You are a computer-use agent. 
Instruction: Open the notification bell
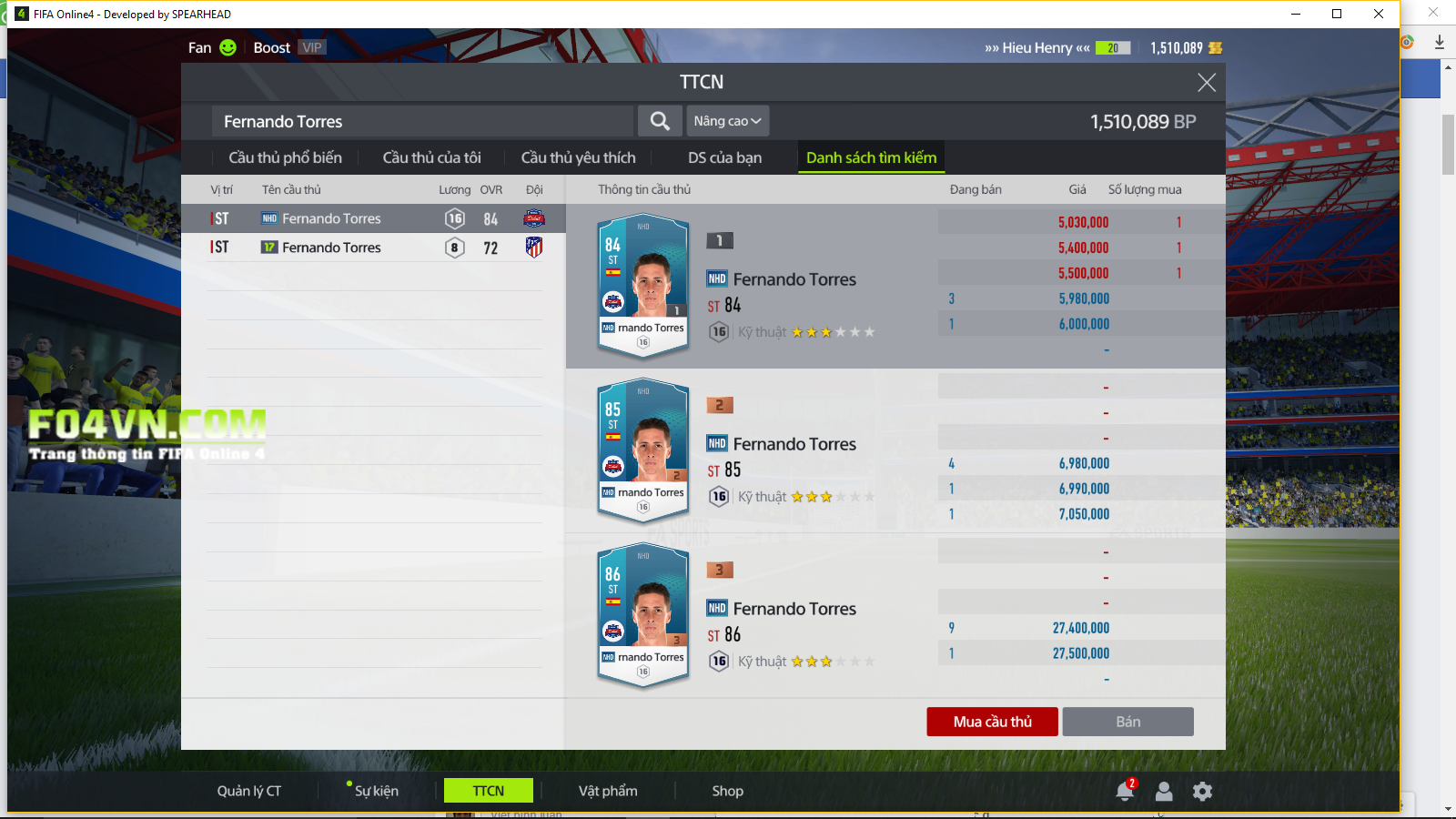pyautogui.click(x=1125, y=791)
